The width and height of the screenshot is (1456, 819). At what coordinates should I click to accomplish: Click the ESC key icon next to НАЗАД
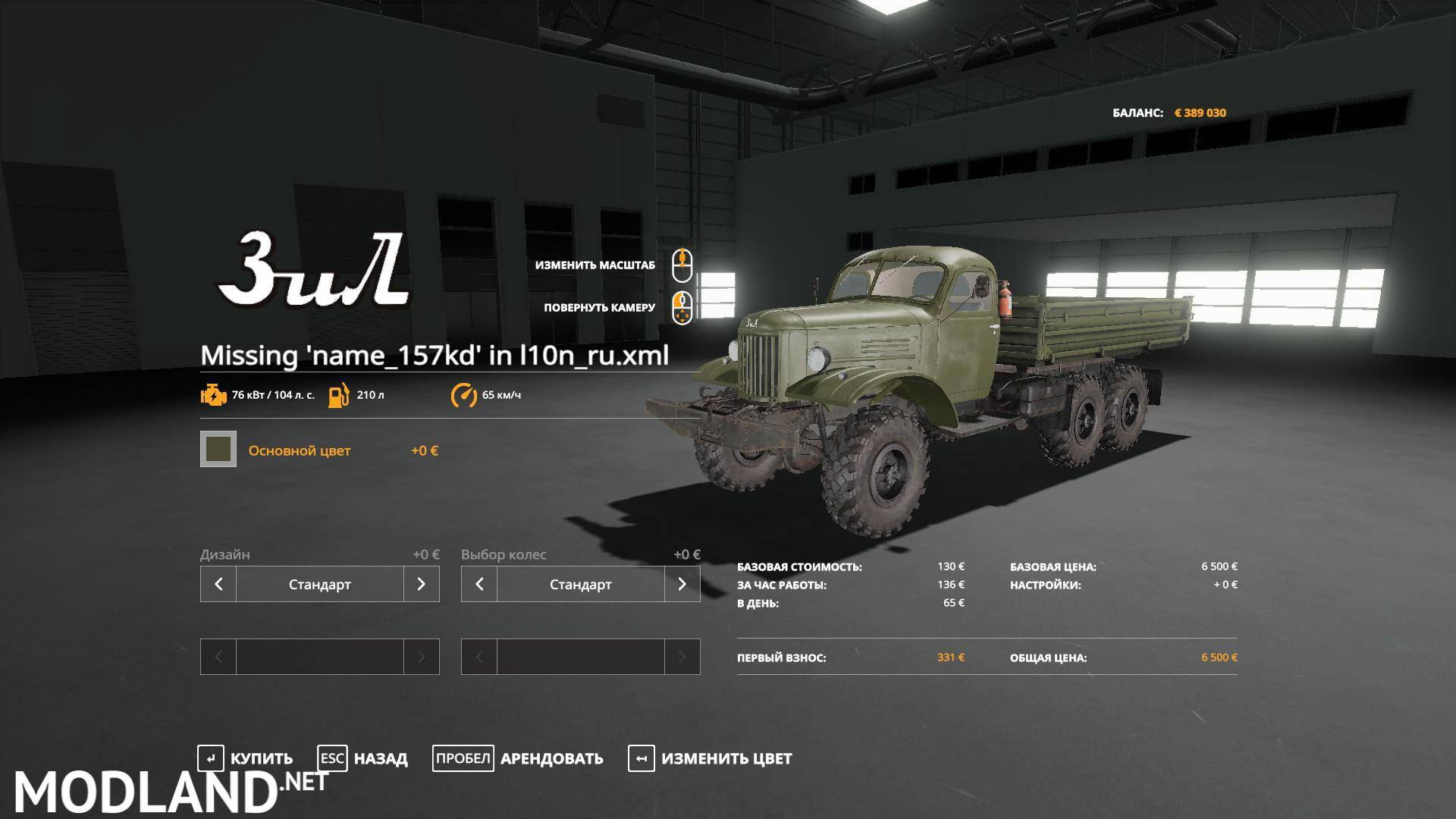(331, 758)
